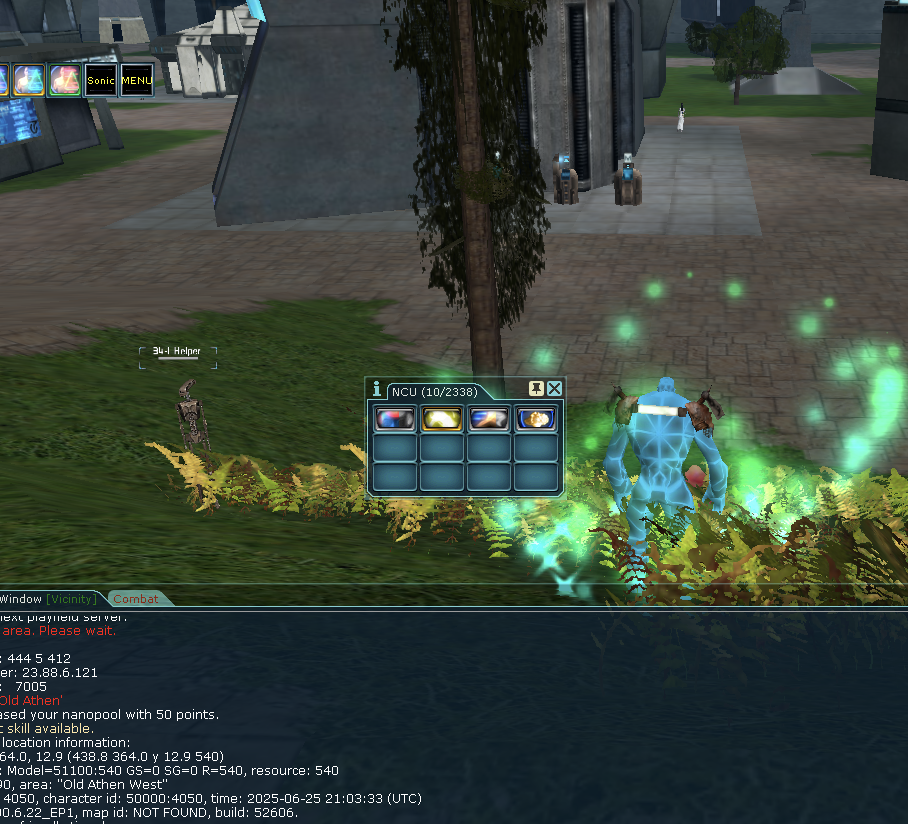The image size is (908, 824).
Task: Open the NCU window info button
Action: [x=376, y=389]
